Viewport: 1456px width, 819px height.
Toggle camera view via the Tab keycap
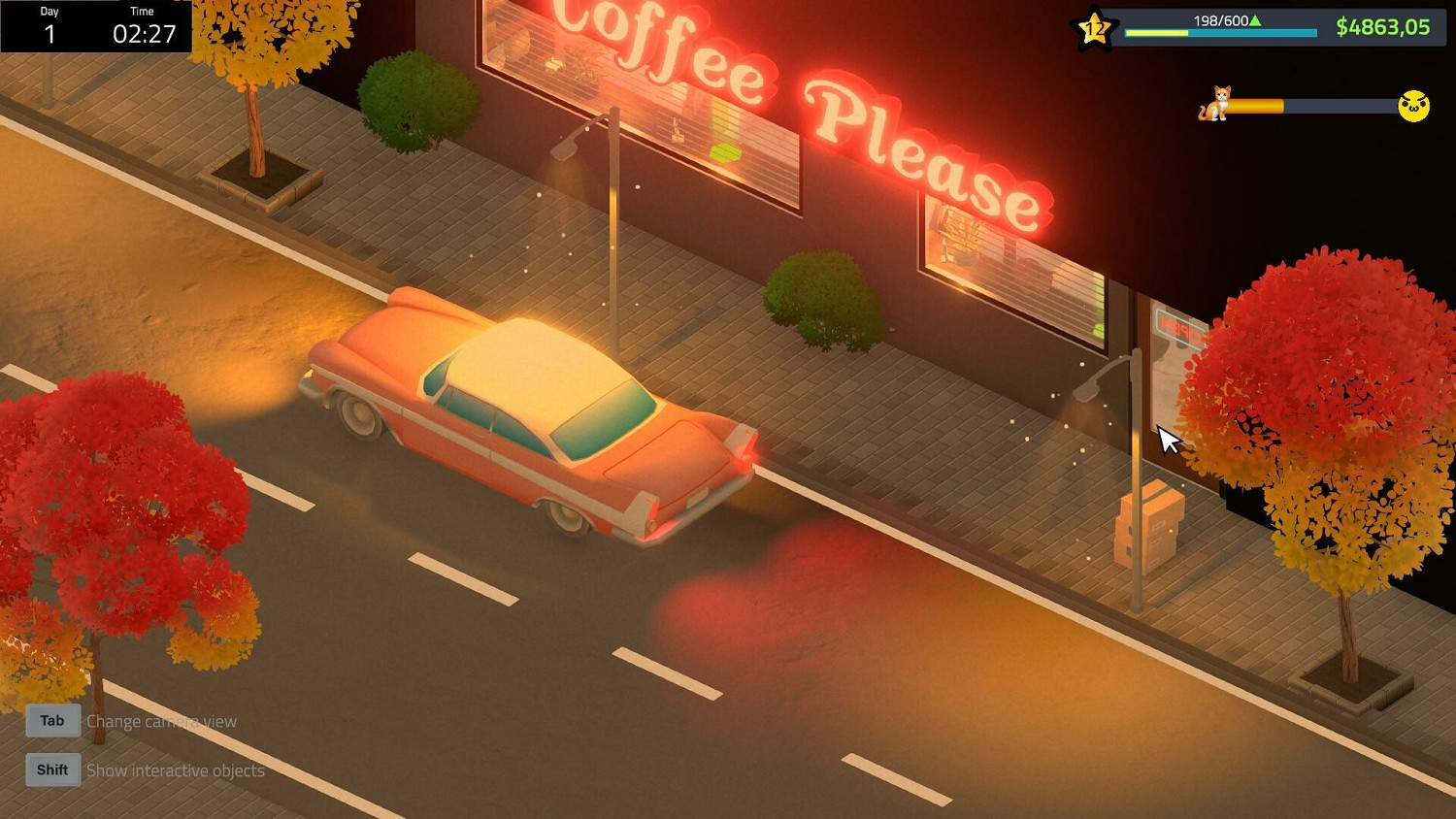[x=51, y=720]
